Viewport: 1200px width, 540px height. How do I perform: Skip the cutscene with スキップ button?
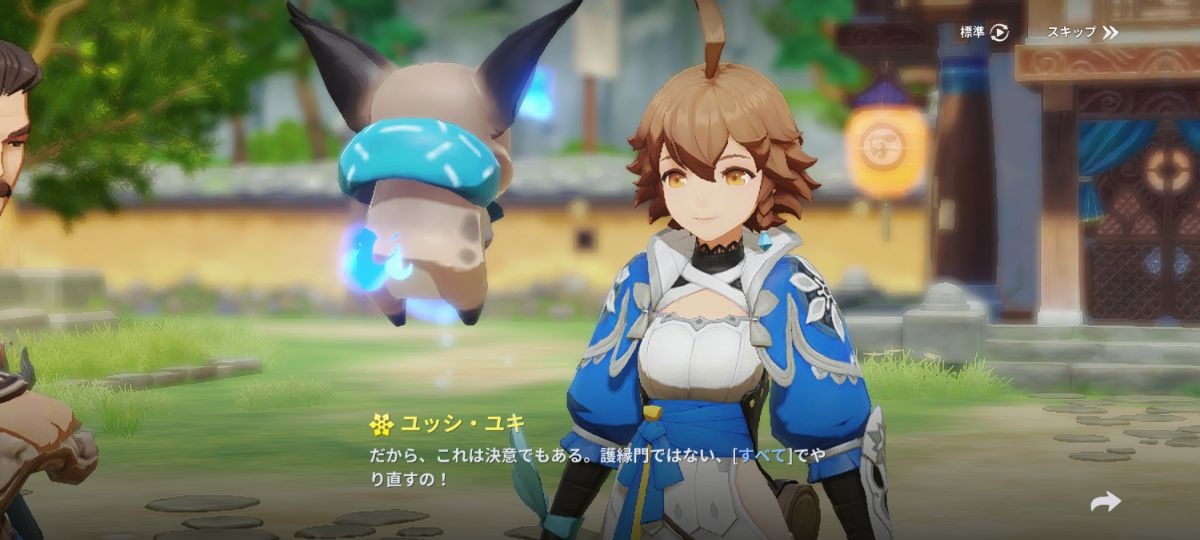click(1082, 32)
